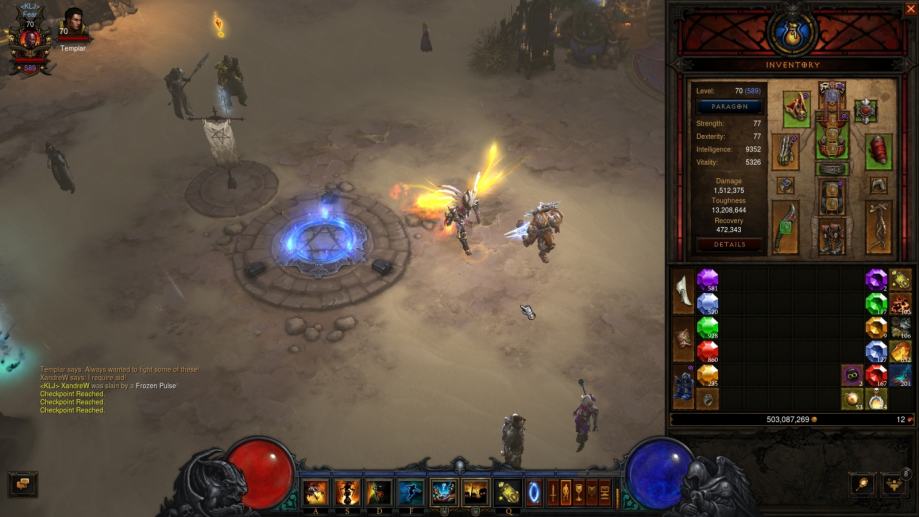
Task: Use the golden item in the Q slot
Action: pyautogui.click(x=507, y=492)
